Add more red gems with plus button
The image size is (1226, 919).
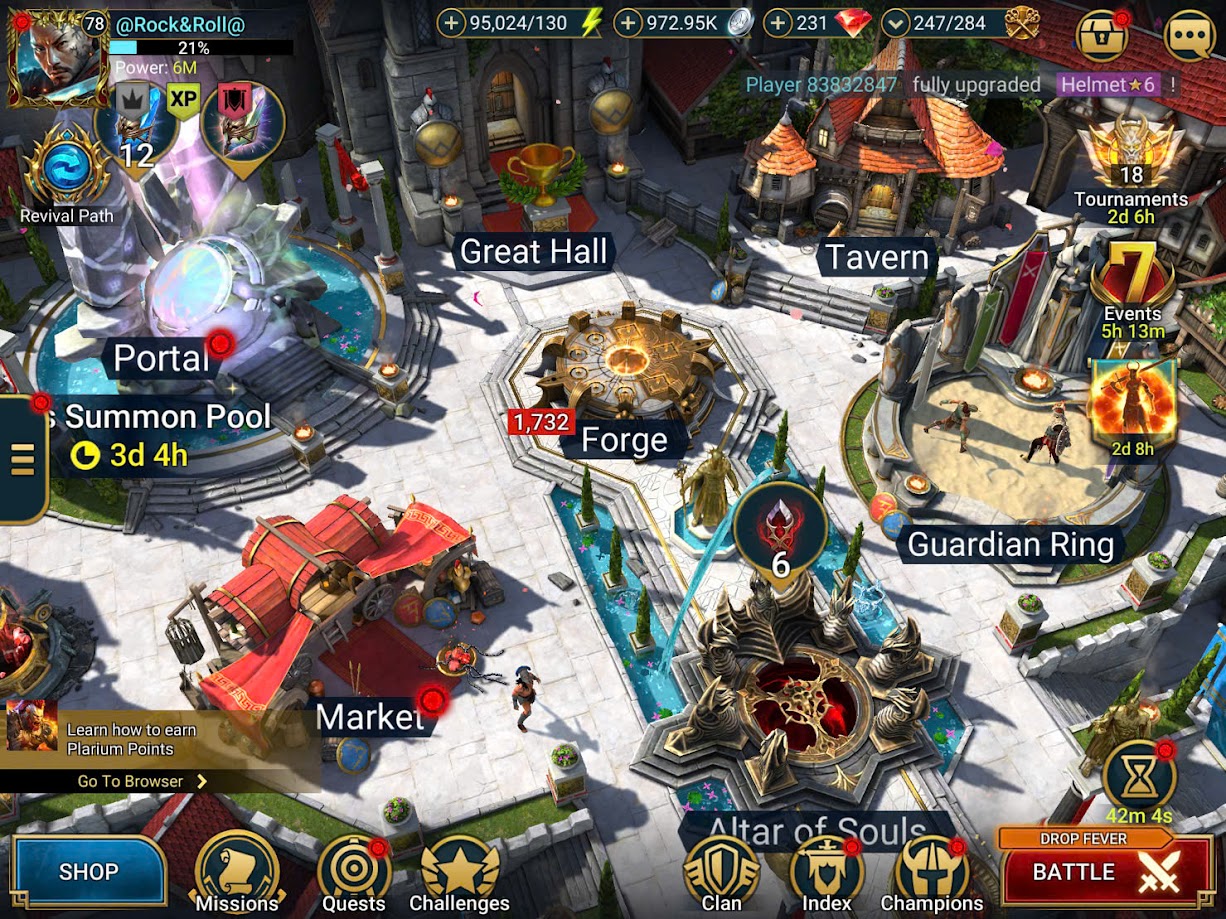(x=778, y=23)
